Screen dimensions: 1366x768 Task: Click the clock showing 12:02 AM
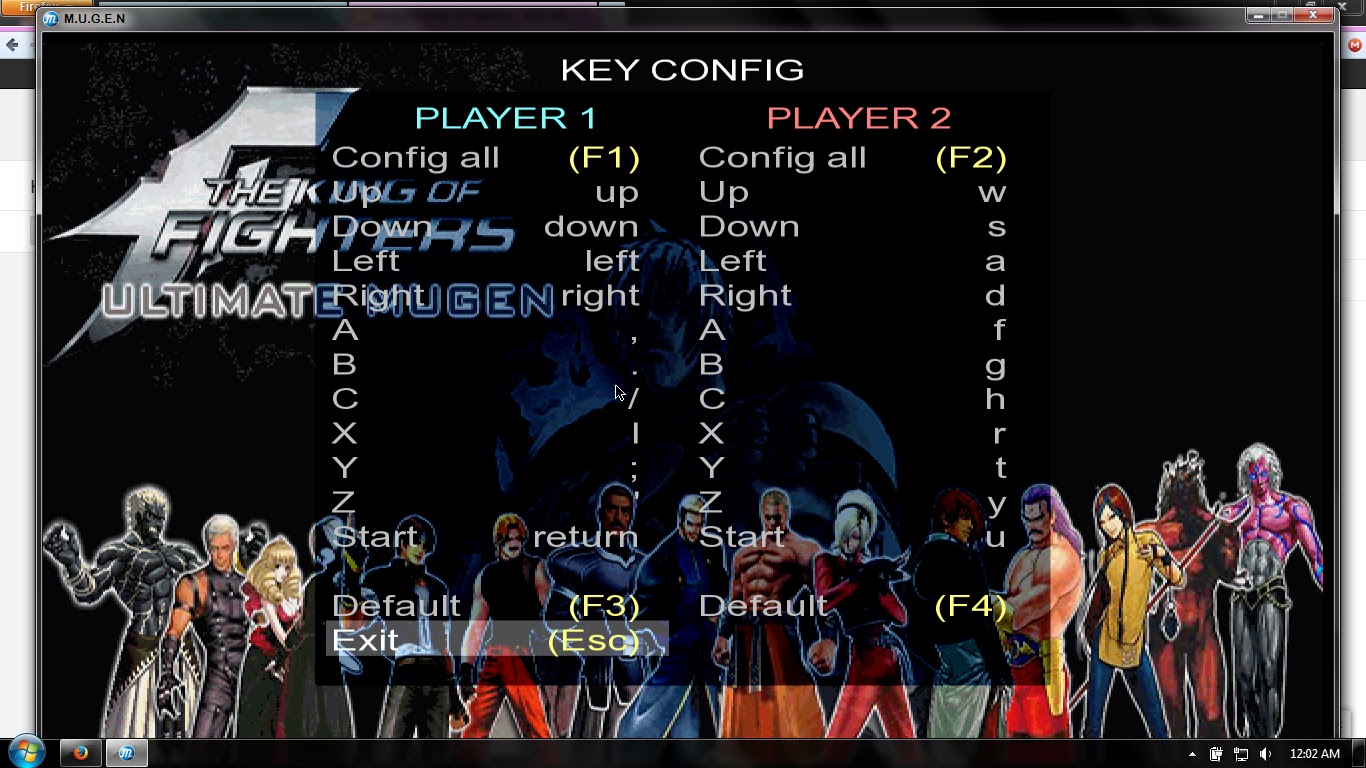1316,752
